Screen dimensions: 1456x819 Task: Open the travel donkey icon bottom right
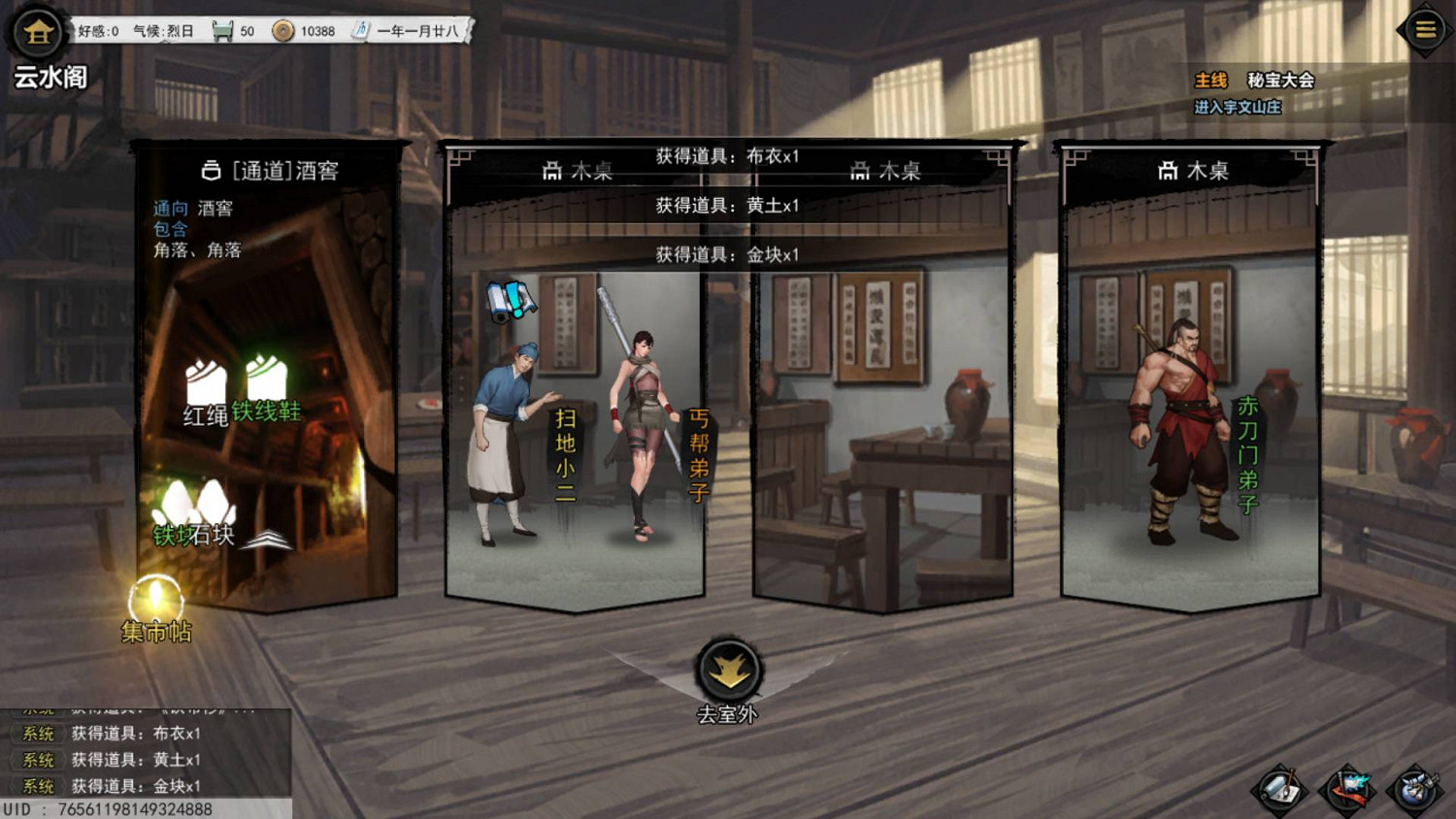(1417, 788)
